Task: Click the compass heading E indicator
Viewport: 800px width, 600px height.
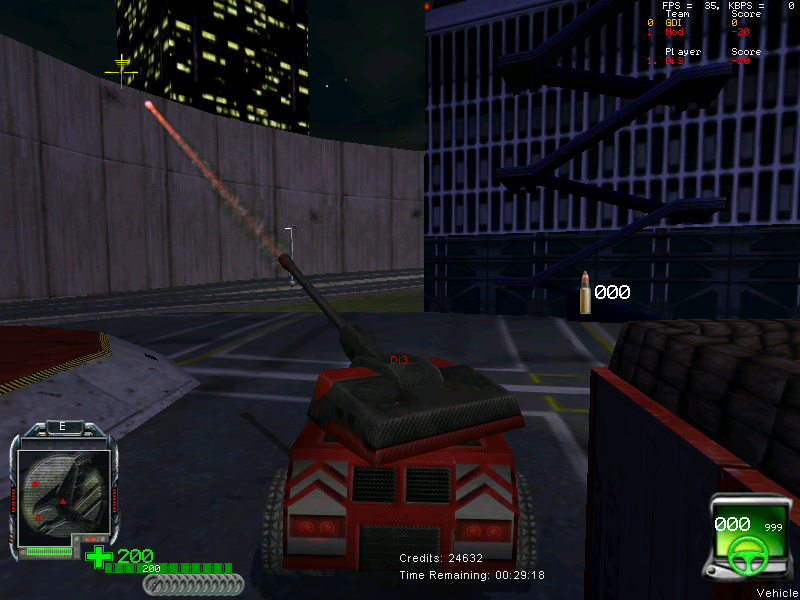Action: point(62,426)
